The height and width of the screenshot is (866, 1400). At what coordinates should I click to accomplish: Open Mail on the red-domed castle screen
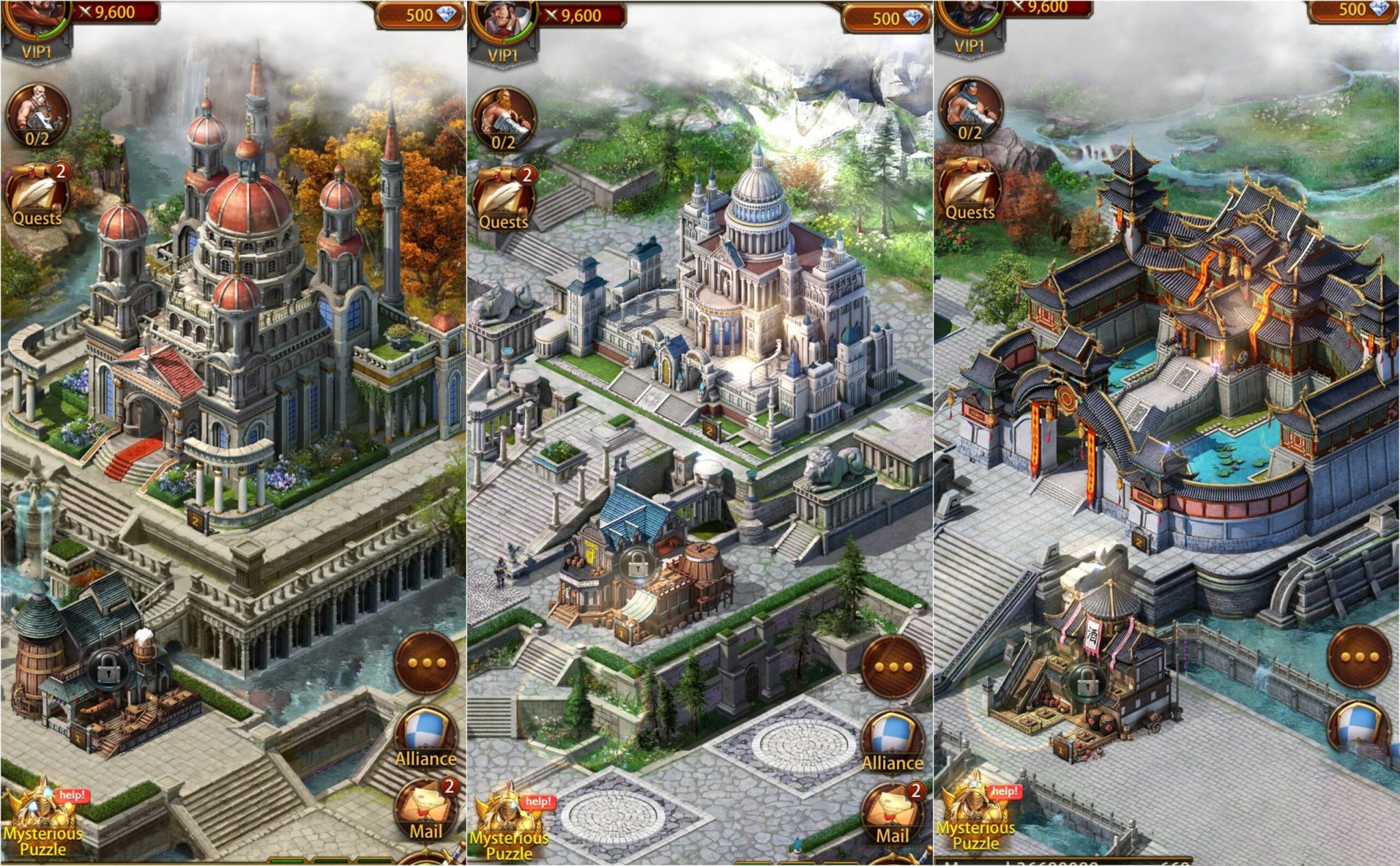point(425,810)
